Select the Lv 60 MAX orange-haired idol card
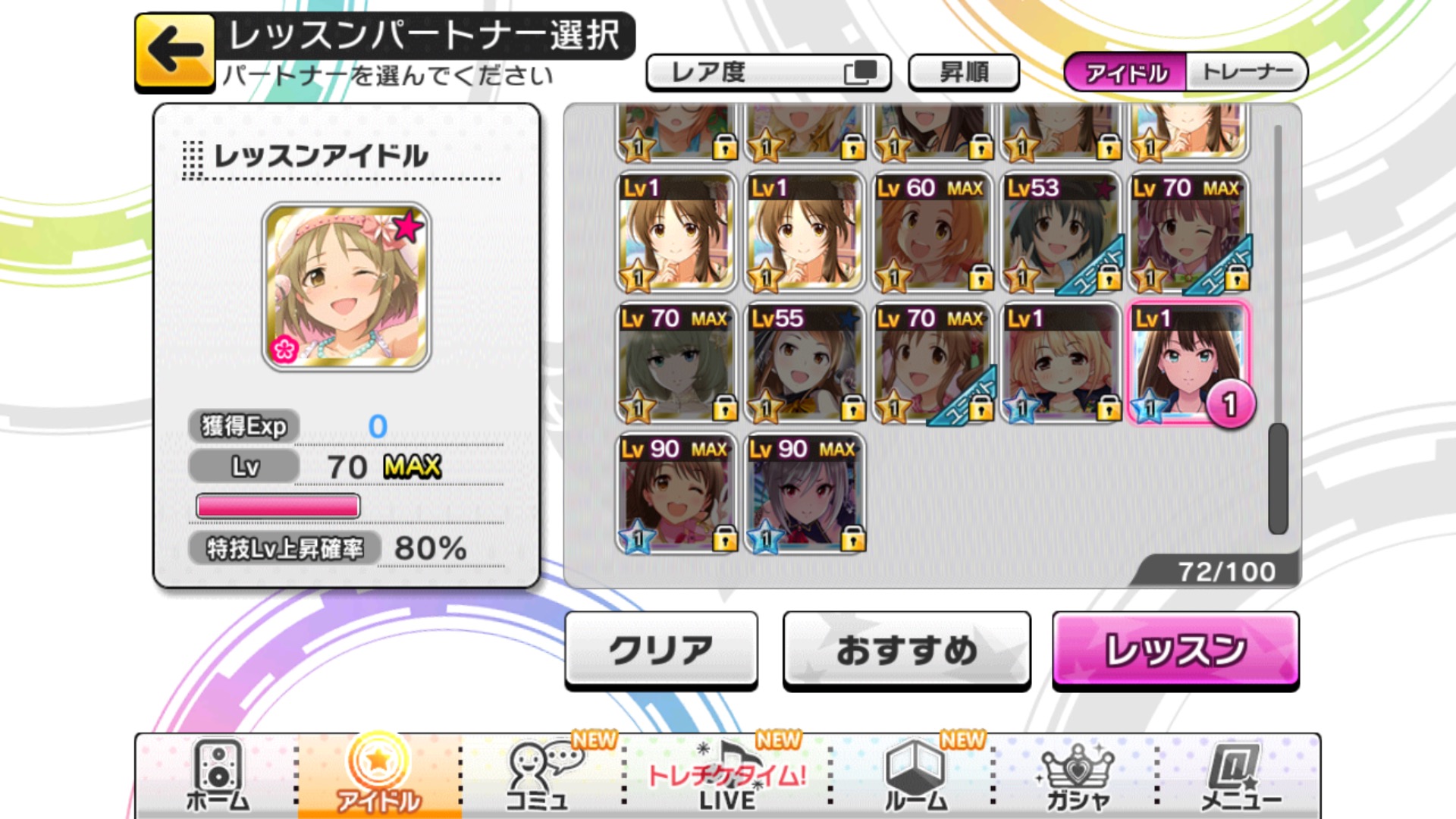Viewport: 1456px width, 819px height. point(931,231)
